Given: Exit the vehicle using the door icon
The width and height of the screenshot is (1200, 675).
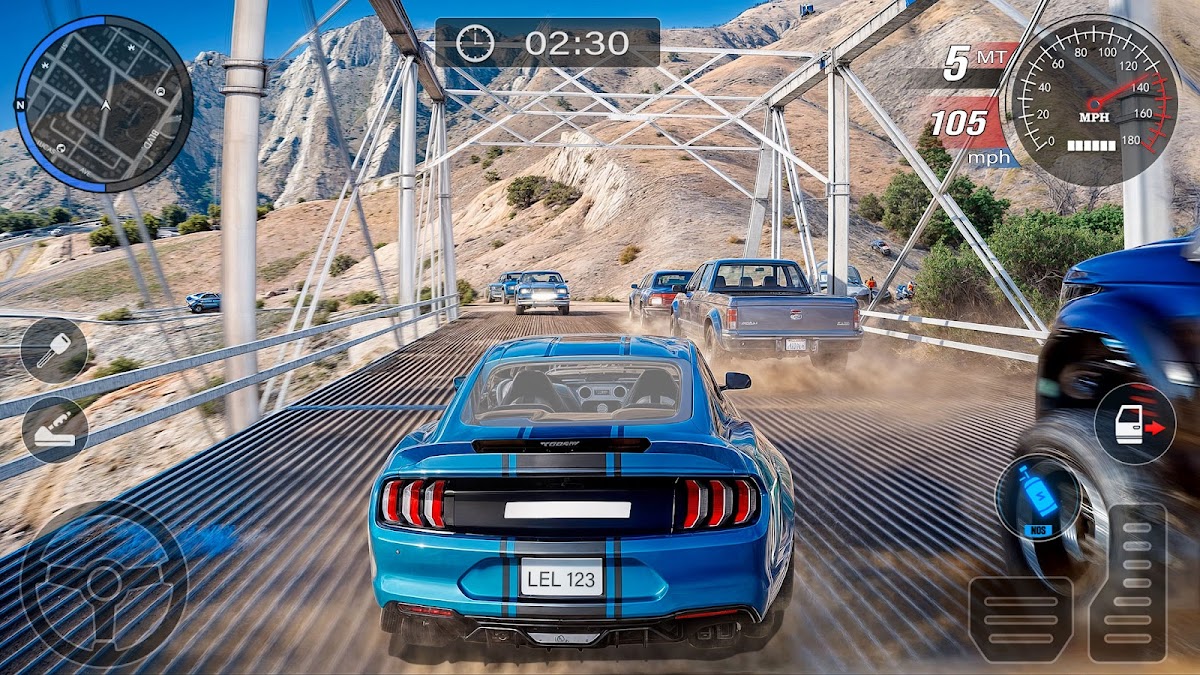Looking at the screenshot, I should 1135,424.
